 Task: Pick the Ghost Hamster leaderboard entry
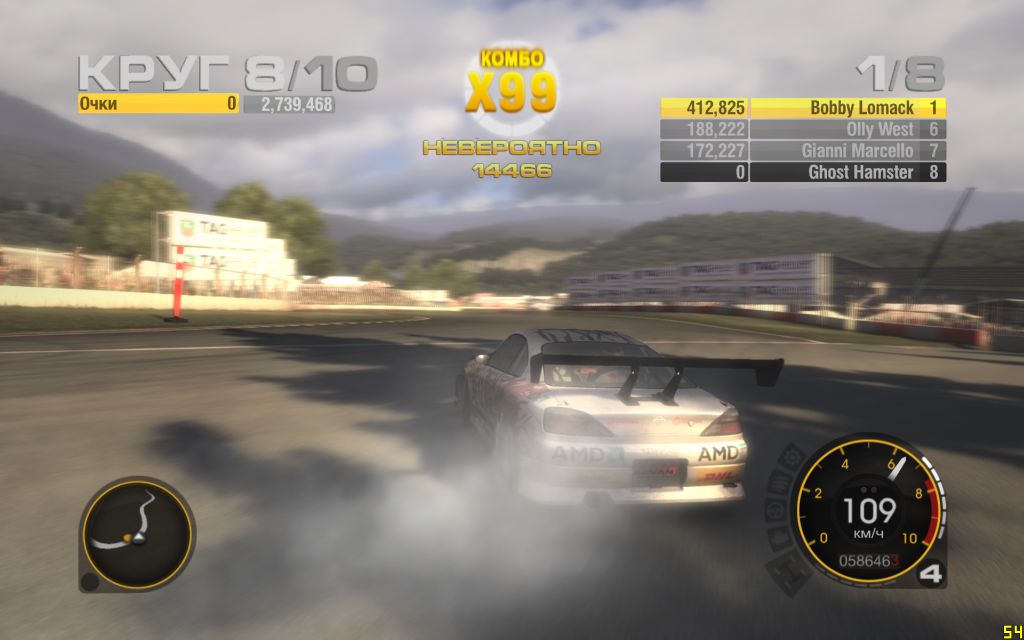click(803, 173)
